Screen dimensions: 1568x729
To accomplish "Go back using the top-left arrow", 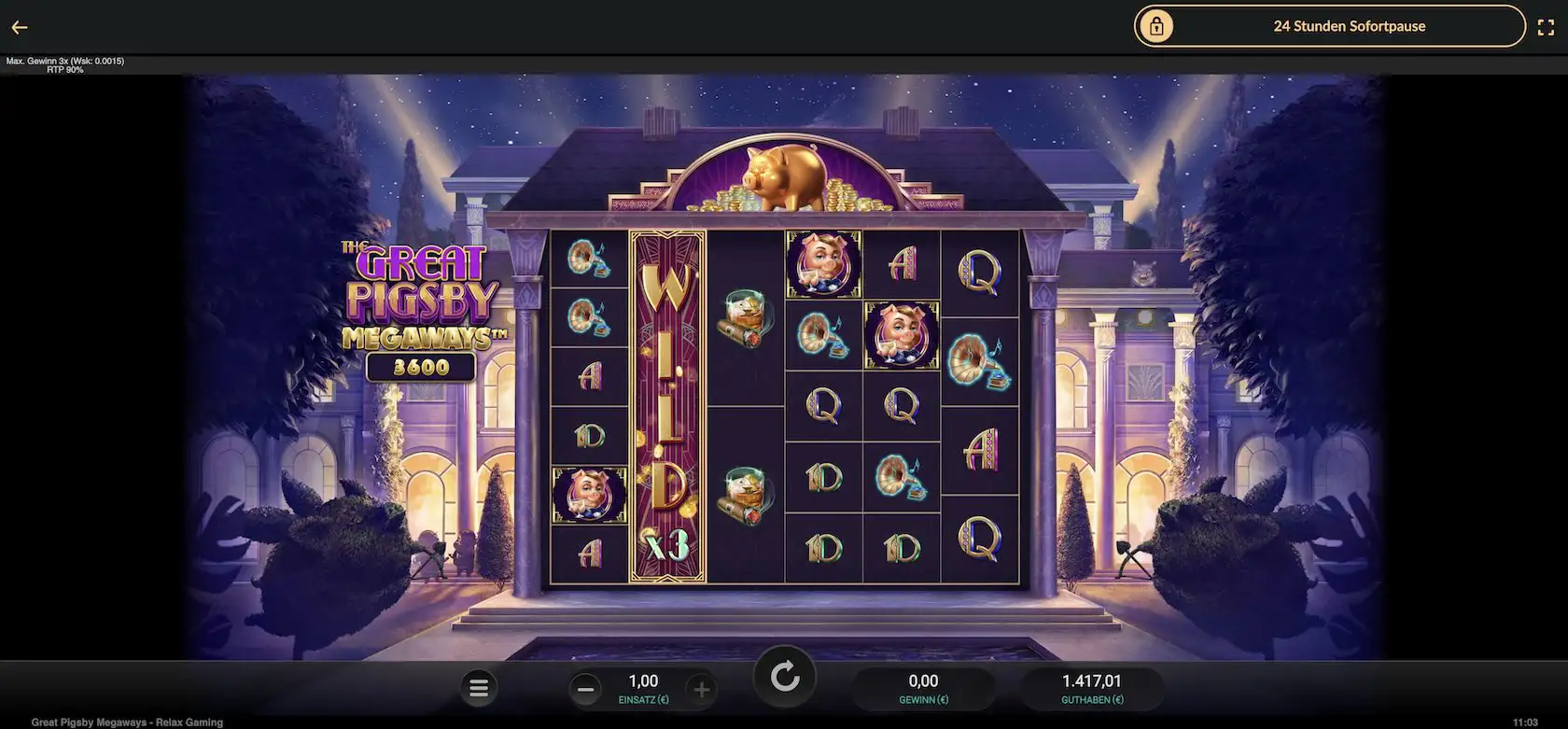I will [x=20, y=28].
